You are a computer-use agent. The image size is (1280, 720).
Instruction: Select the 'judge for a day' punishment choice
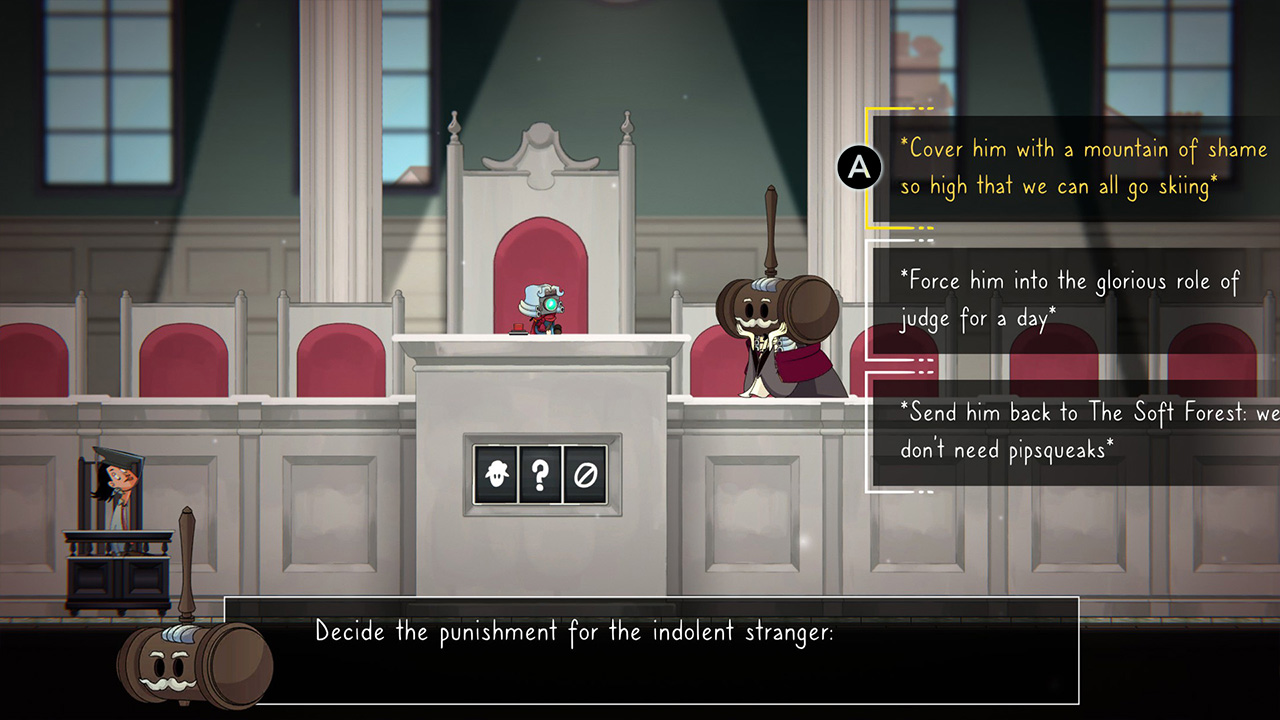click(1070, 299)
